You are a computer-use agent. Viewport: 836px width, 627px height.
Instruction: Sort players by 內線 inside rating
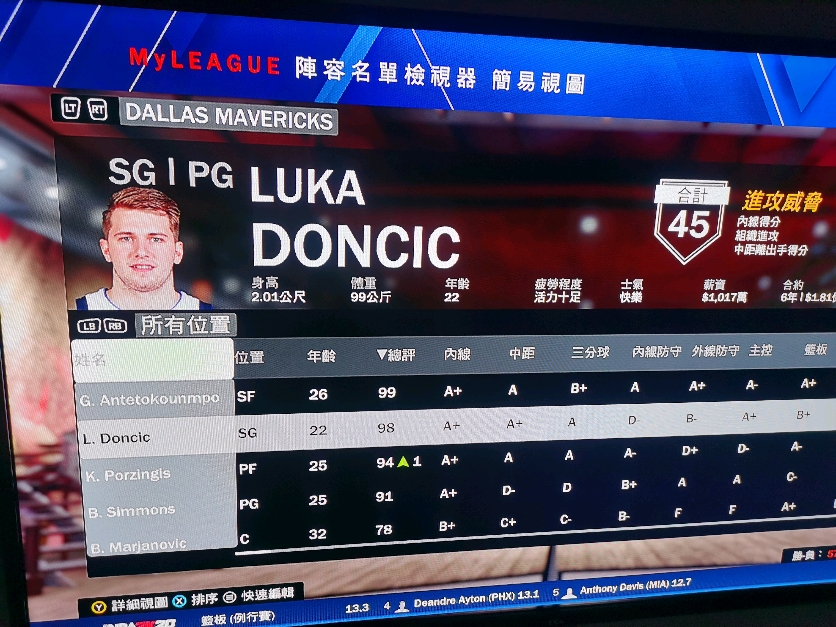click(x=457, y=354)
